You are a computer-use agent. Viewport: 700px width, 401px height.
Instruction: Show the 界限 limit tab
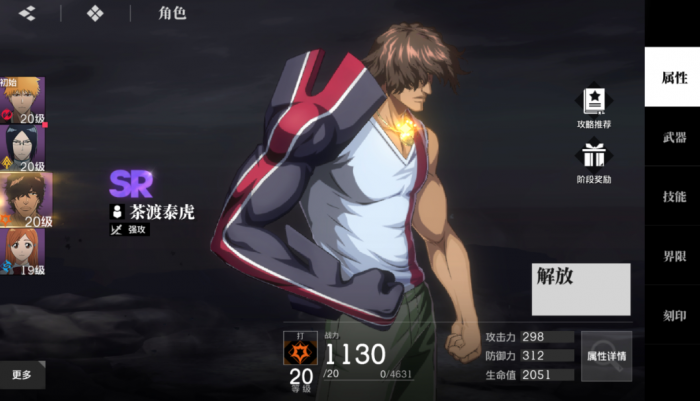click(x=673, y=257)
